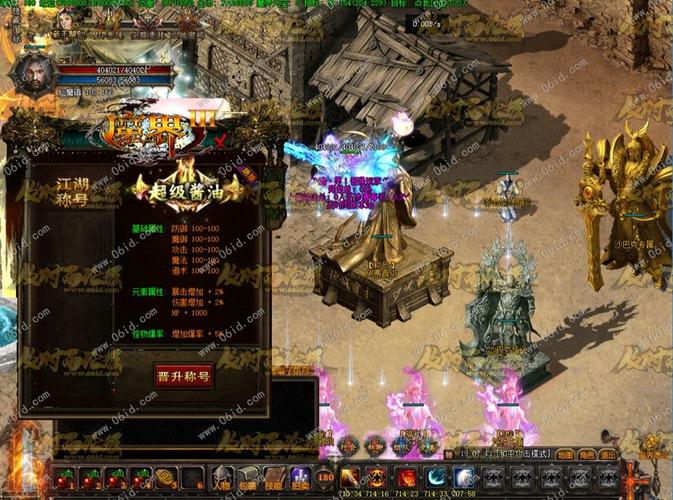
Task: Open the 包裹 bag button
Action: click(x=249, y=478)
